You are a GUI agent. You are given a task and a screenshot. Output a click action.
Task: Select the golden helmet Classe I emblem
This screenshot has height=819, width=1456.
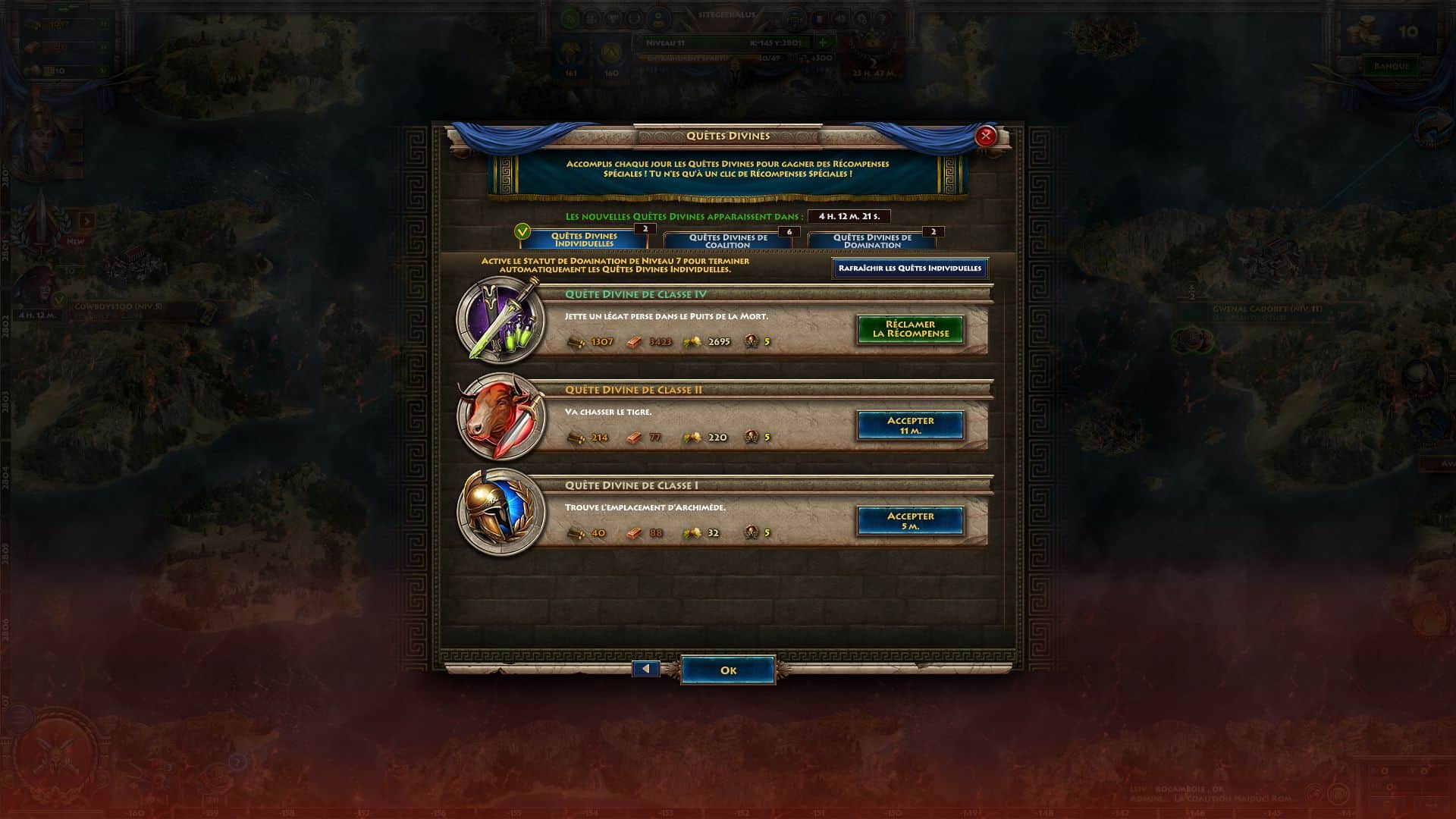click(501, 512)
